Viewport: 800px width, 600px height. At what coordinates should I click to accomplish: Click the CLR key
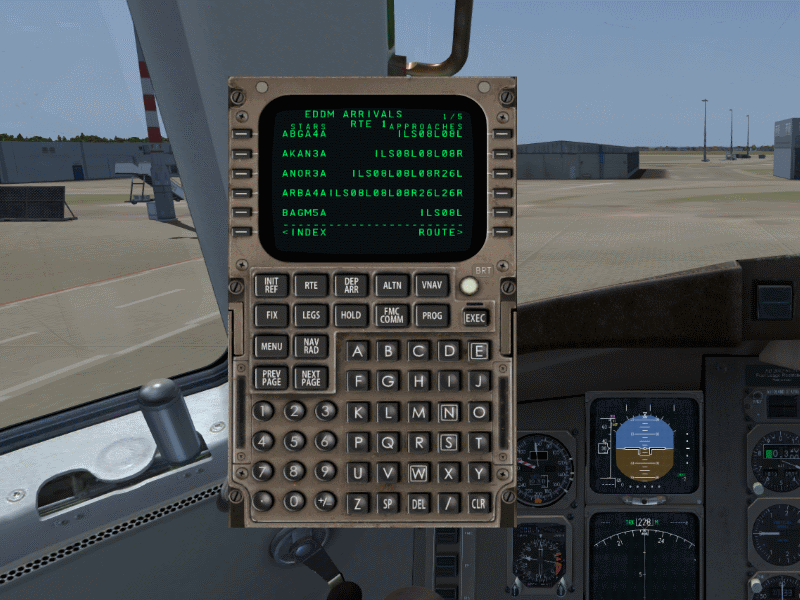(x=479, y=503)
